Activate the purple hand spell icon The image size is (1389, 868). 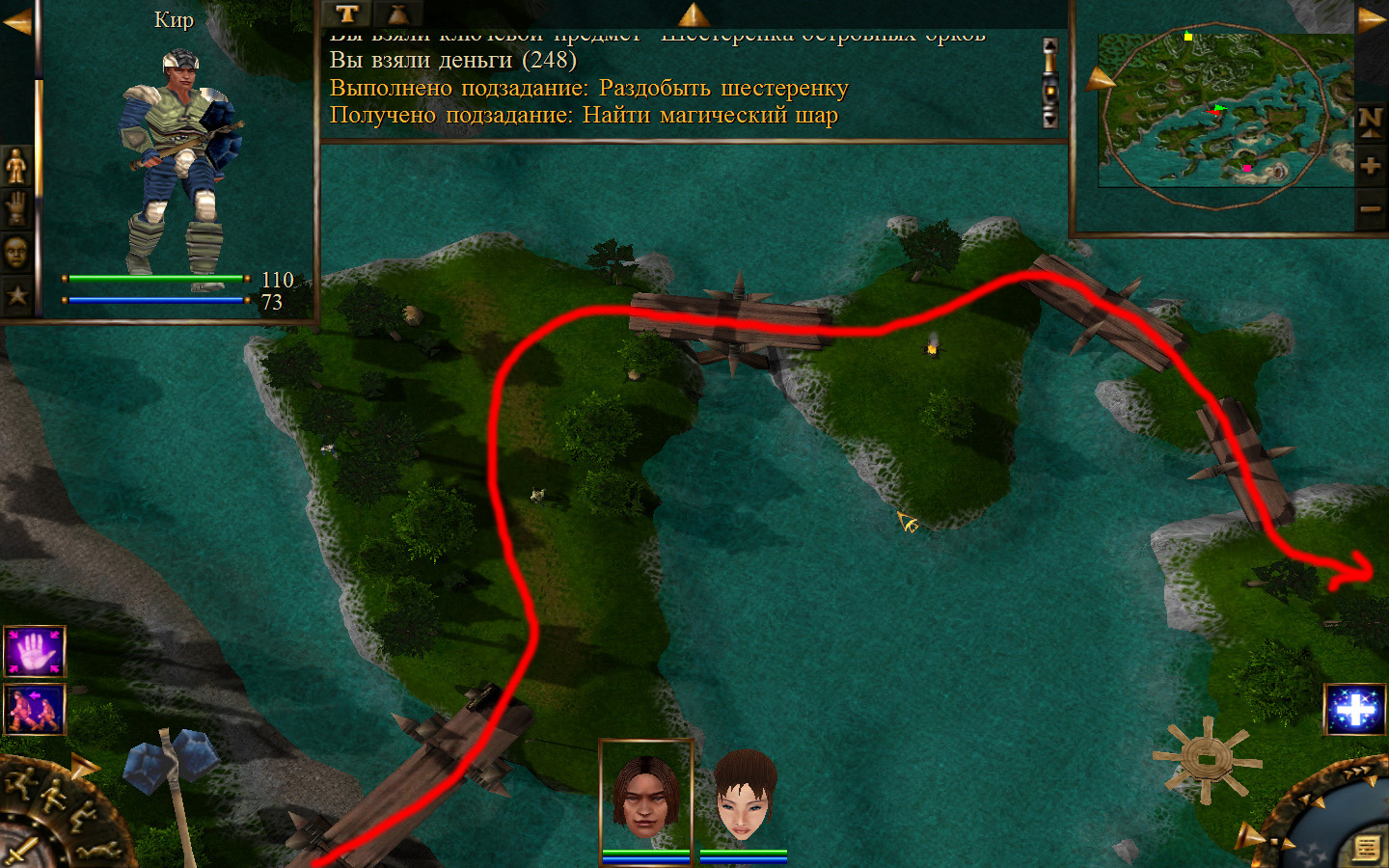pyautogui.click(x=35, y=652)
